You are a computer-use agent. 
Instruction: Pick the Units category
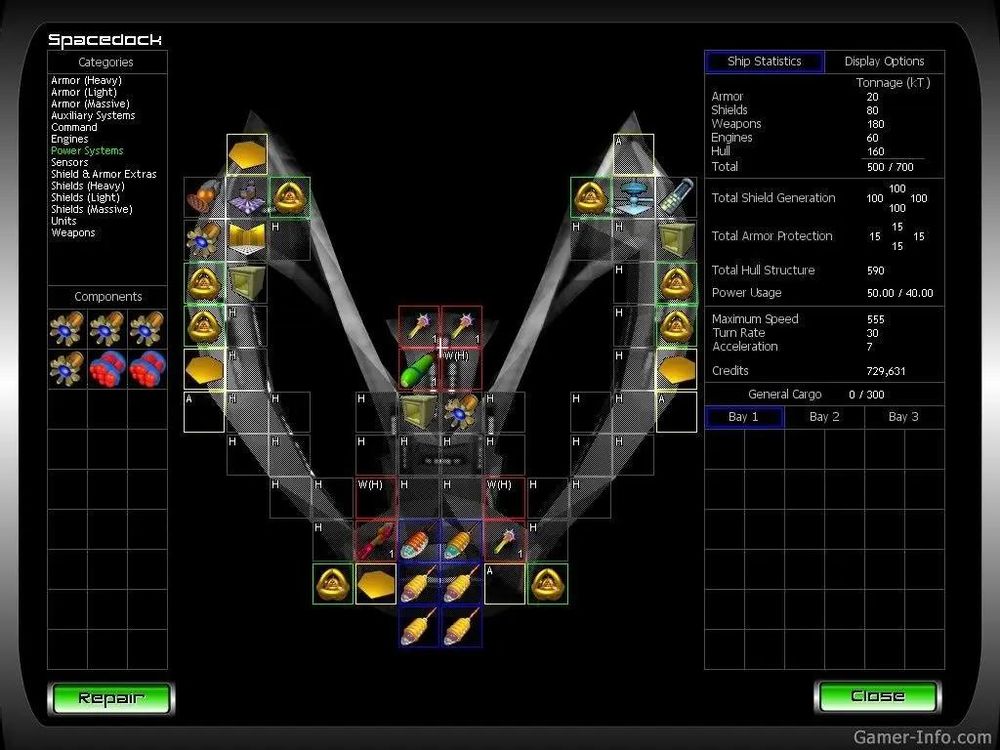64,221
